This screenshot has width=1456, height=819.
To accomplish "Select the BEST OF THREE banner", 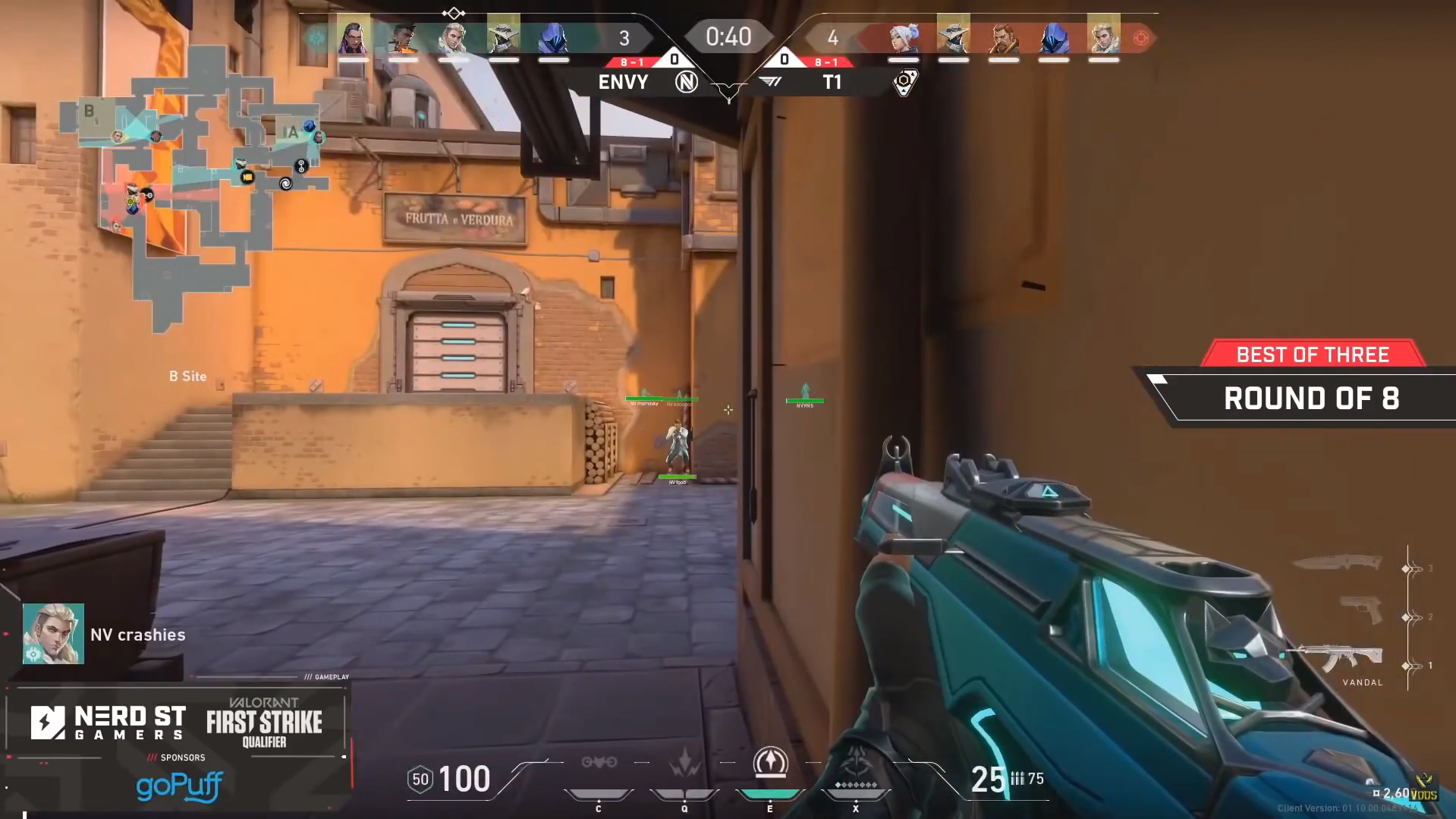I will [x=1312, y=354].
